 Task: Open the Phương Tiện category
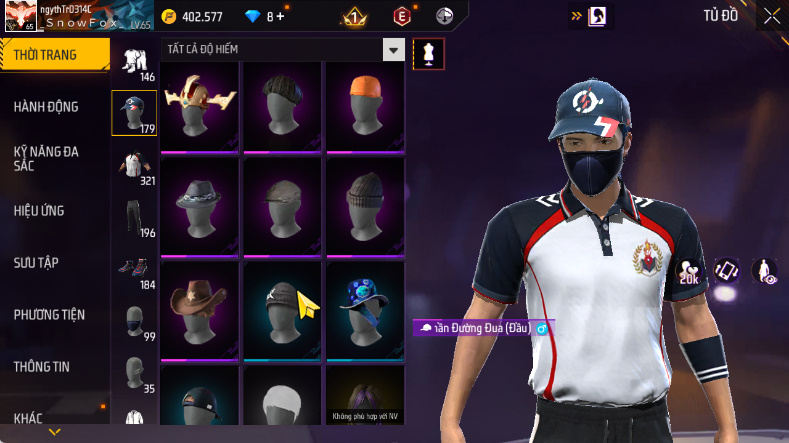[x=49, y=314]
